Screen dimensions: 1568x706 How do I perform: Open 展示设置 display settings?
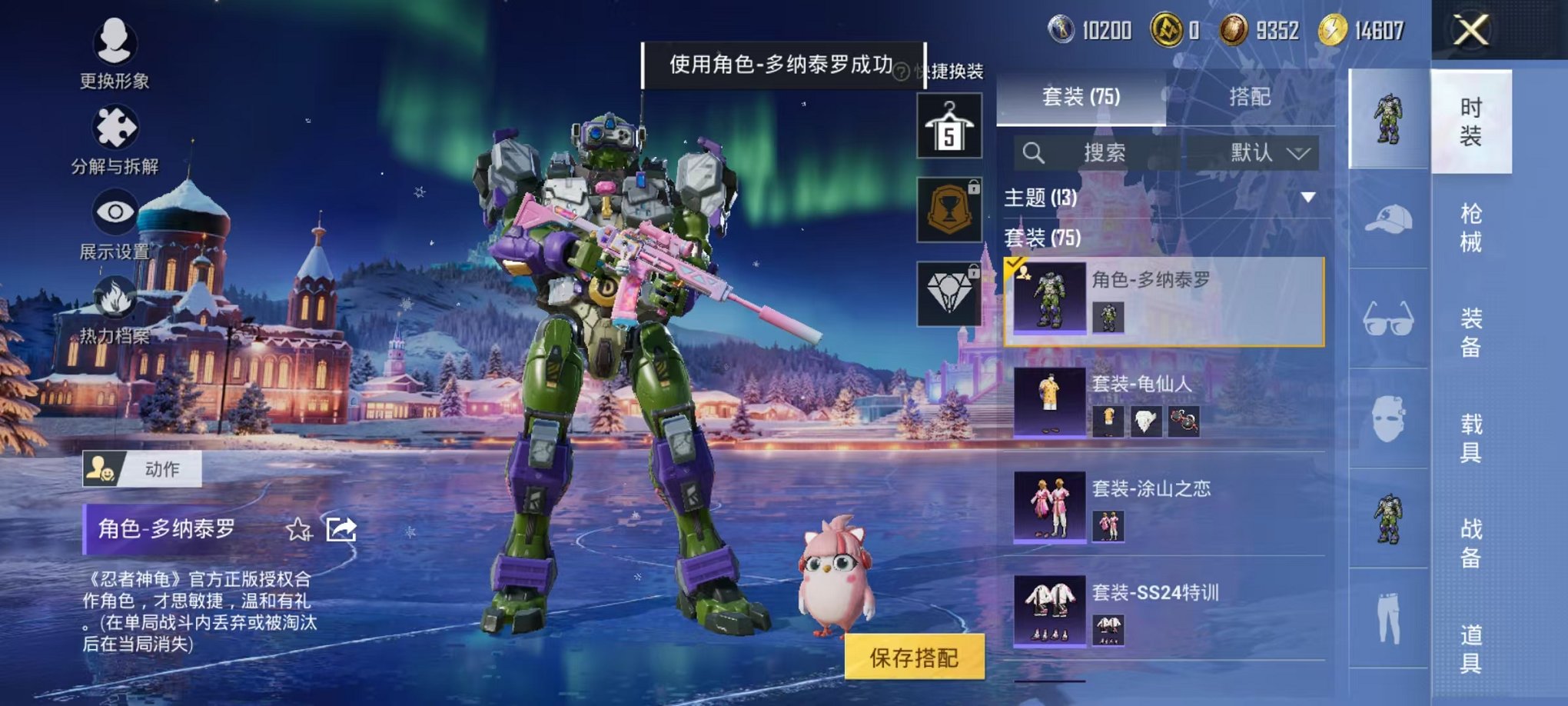[115, 211]
